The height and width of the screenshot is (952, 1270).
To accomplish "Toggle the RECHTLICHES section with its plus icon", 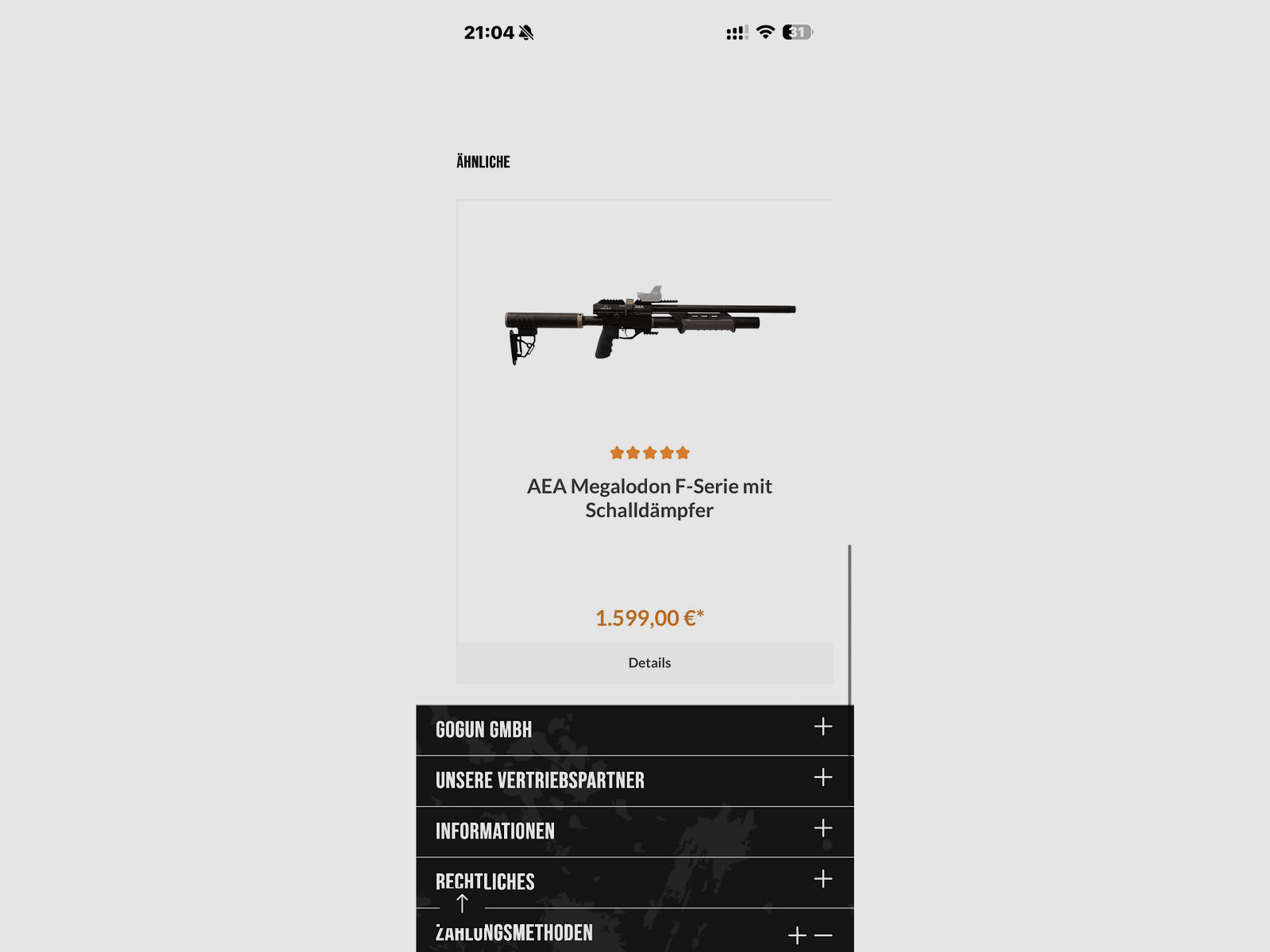I will [822, 877].
